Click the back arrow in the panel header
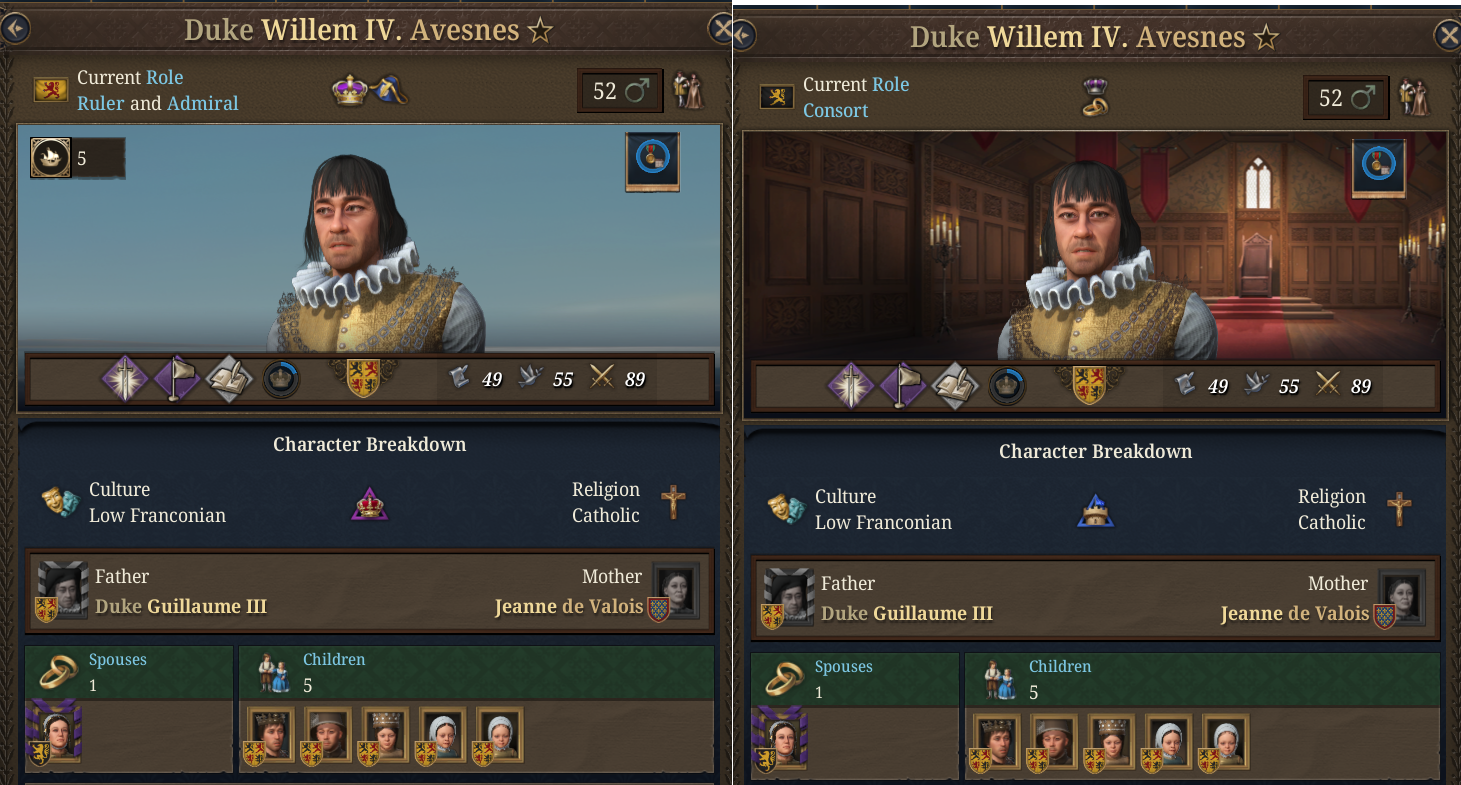 pos(15,28)
